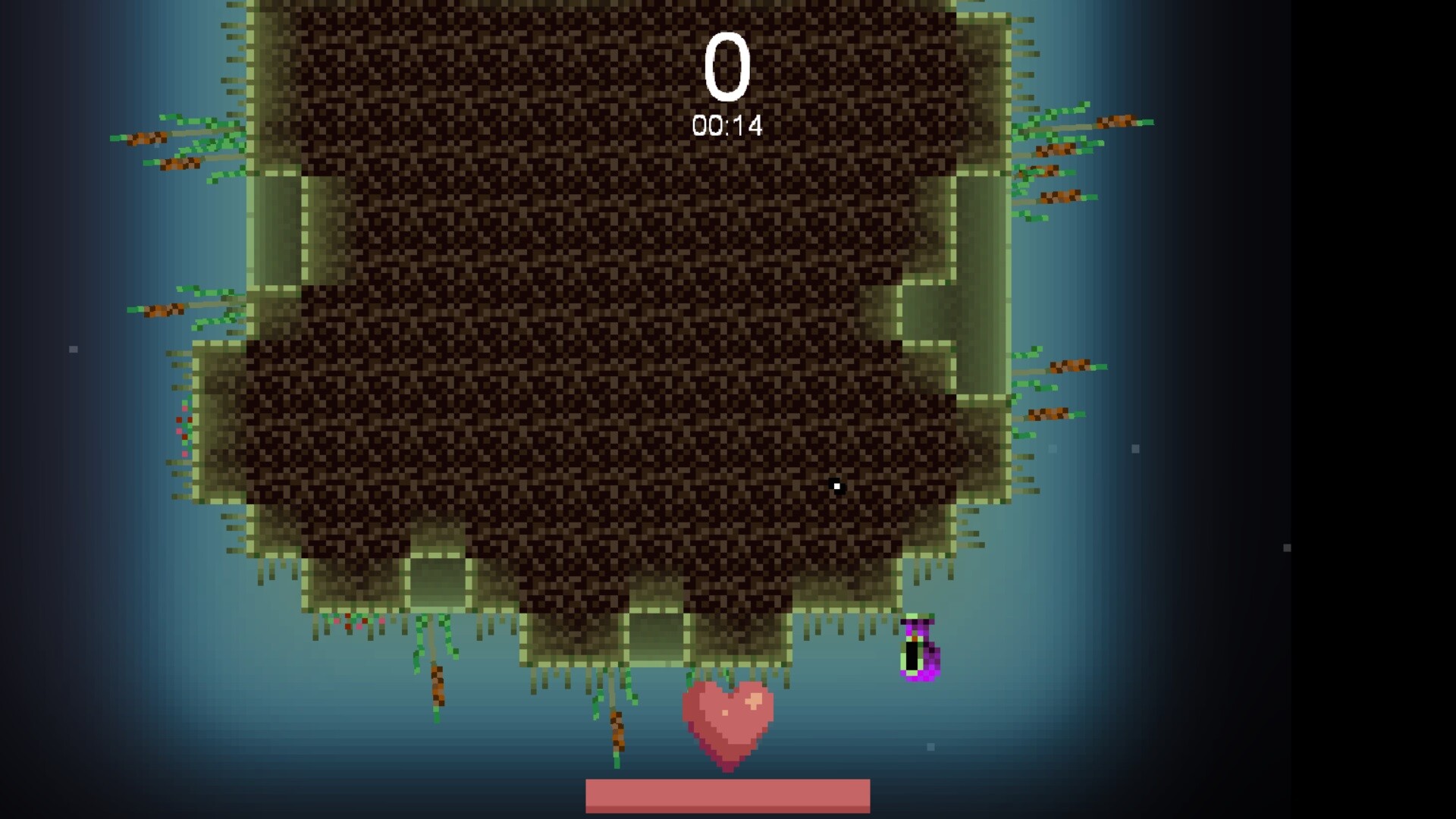The width and height of the screenshot is (1456, 819).
Task: Click the carrot on the middle-left wall
Action: 159,311
